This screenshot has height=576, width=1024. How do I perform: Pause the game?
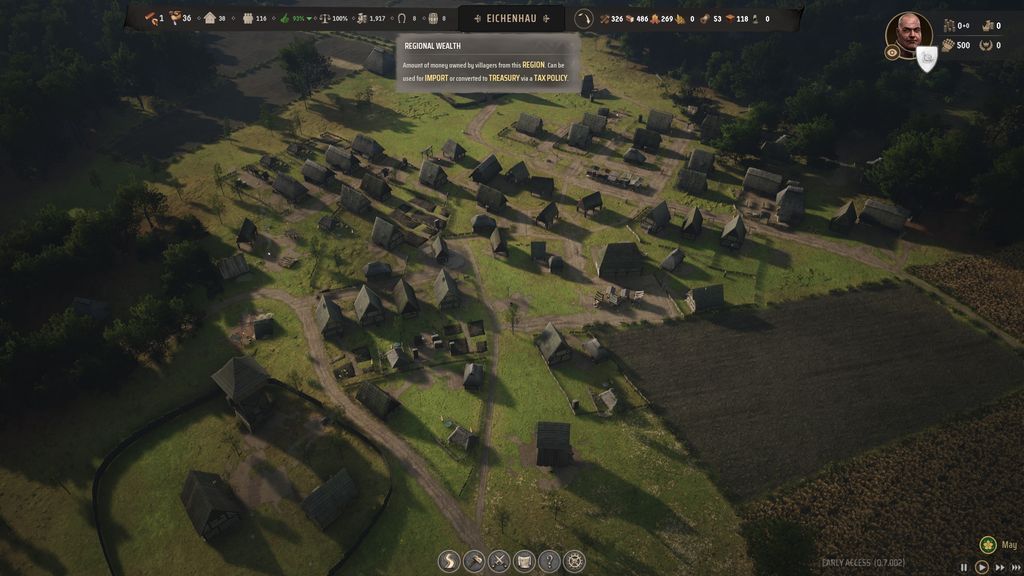point(965,567)
